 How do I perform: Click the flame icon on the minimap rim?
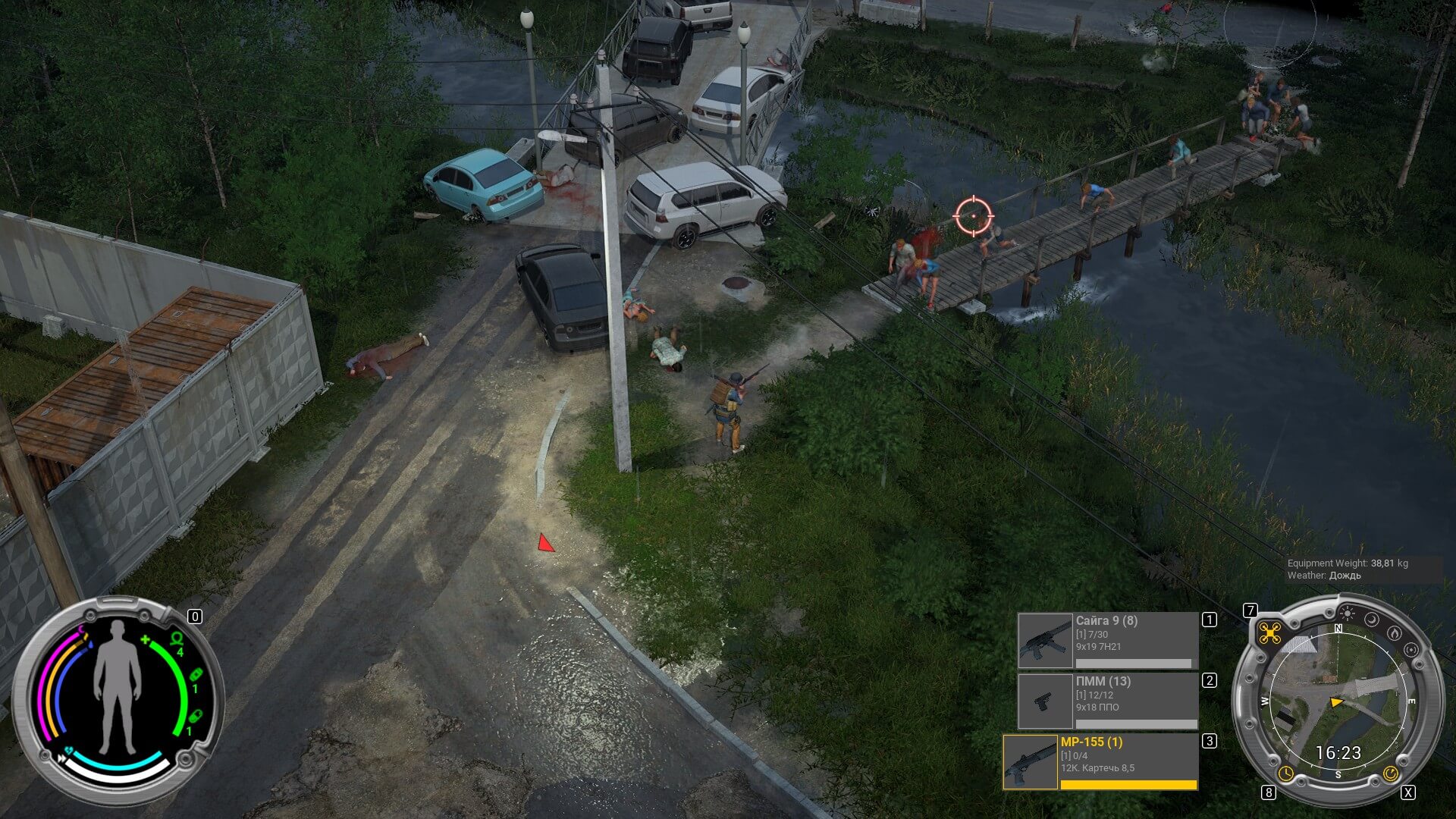coord(1394,632)
